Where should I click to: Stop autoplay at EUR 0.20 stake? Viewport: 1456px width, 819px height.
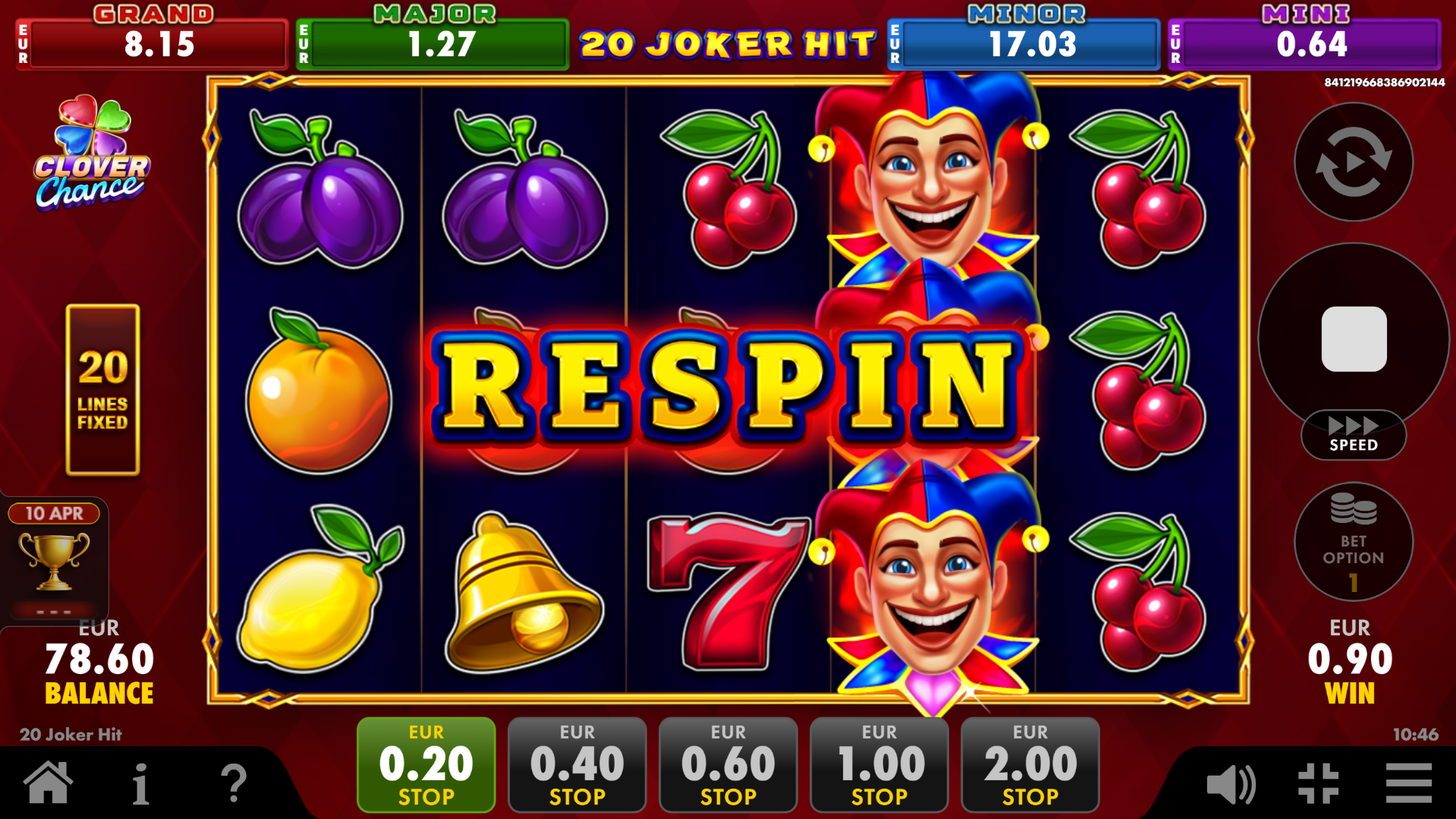[x=425, y=764]
